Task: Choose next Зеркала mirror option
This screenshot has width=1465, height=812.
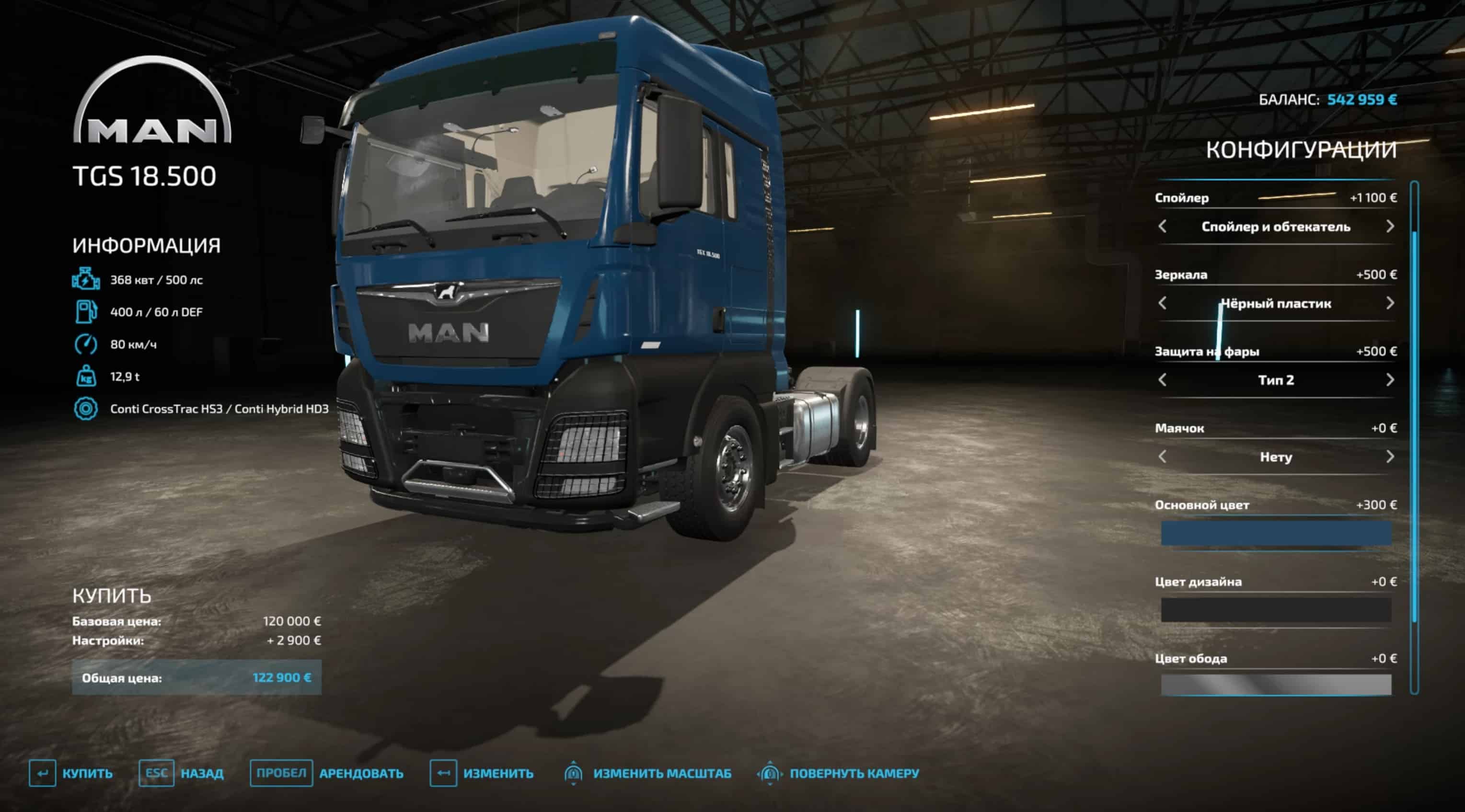Action: [1389, 303]
